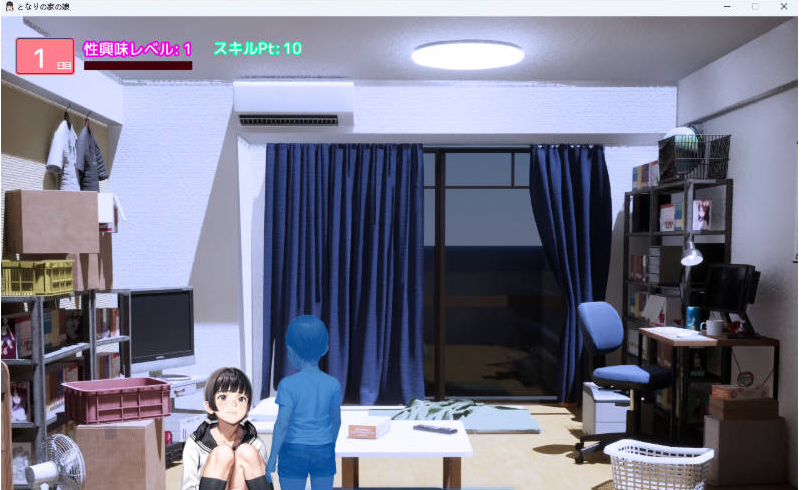This screenshot has width=801, height=490.
Task: Minimize the game window
Action: point(726,6)
